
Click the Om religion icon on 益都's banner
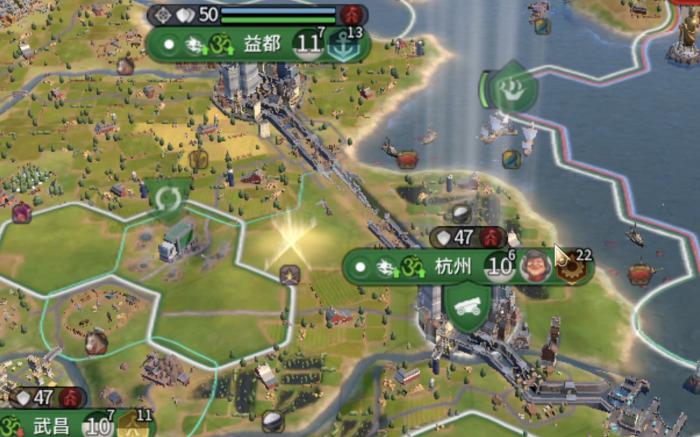[x=220, y=45]
